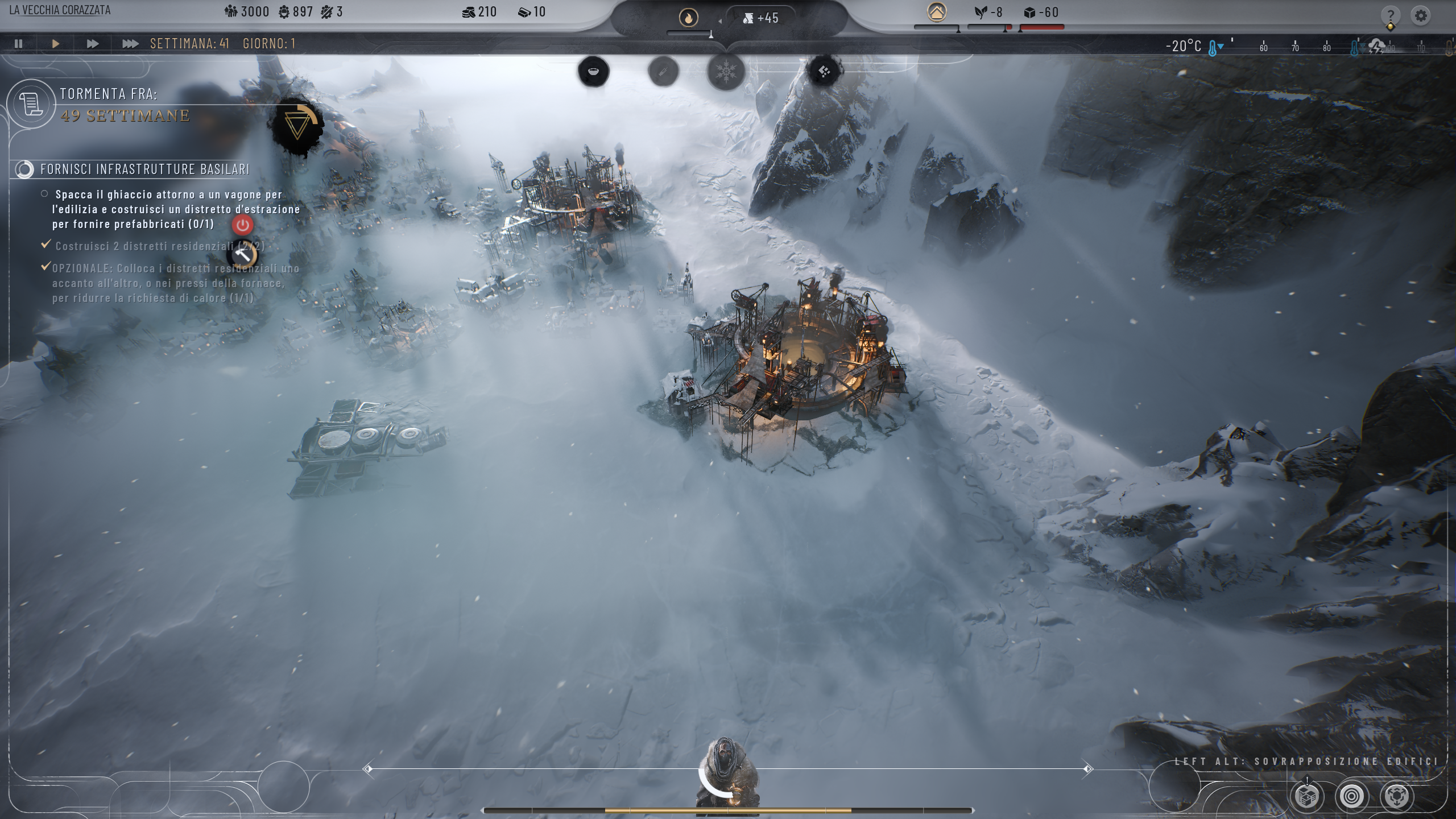Click the concentric circles button
Screen dimensions: 1456x819
click(1351, 796)
